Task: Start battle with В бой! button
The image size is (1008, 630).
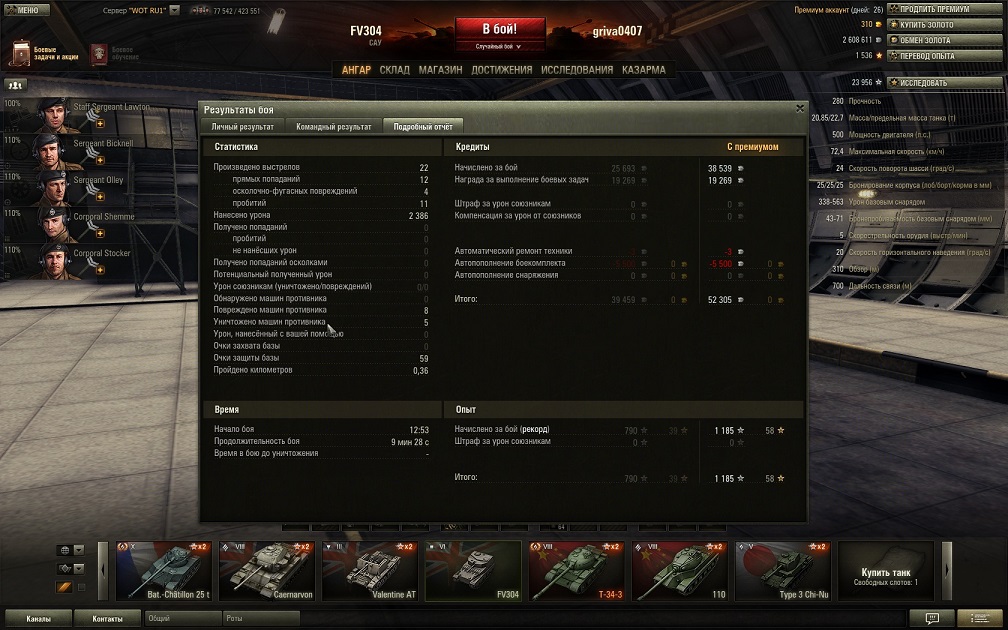Action: coord(500,28)
